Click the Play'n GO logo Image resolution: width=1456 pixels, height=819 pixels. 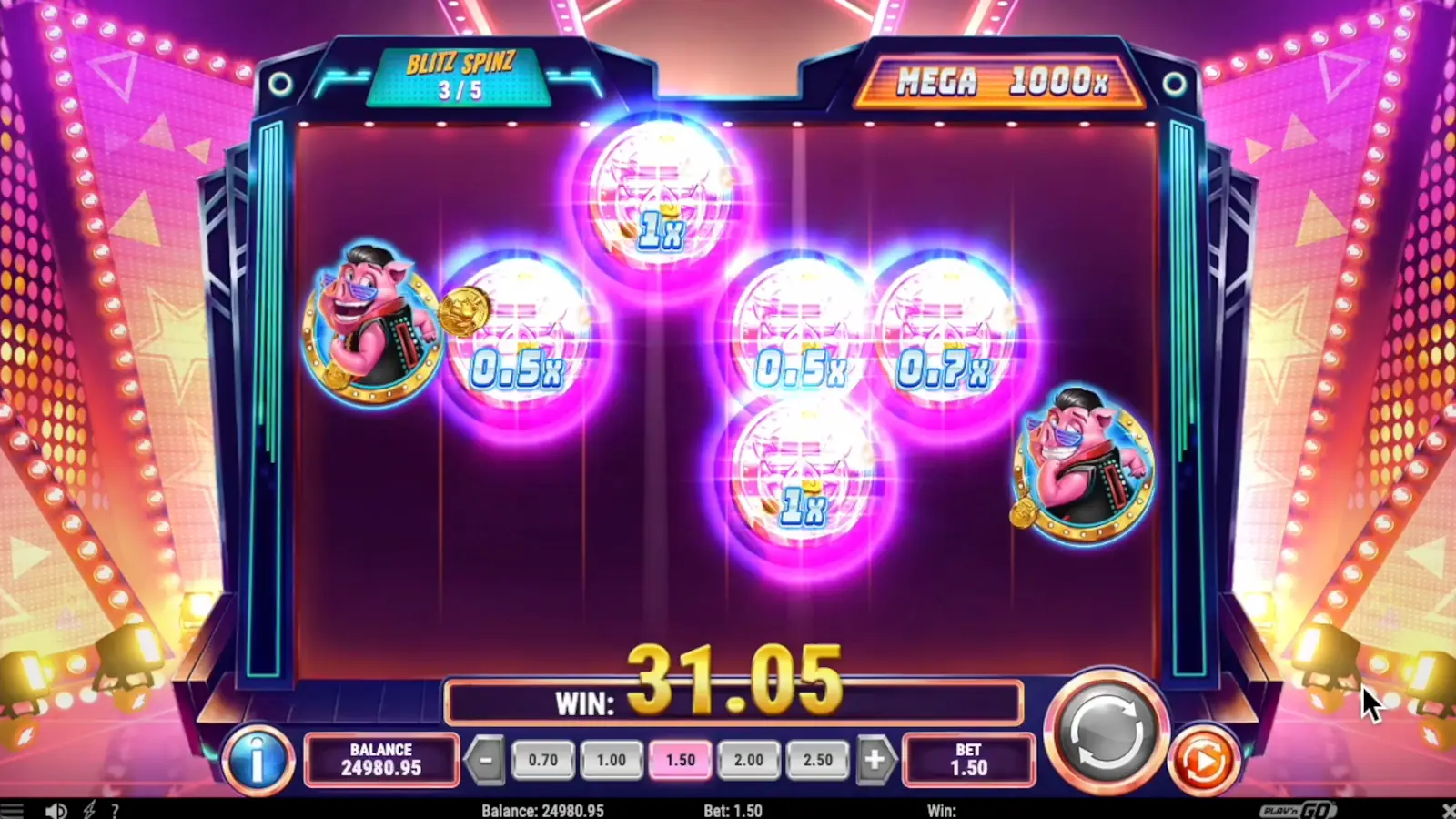[x=1296, y=809]
